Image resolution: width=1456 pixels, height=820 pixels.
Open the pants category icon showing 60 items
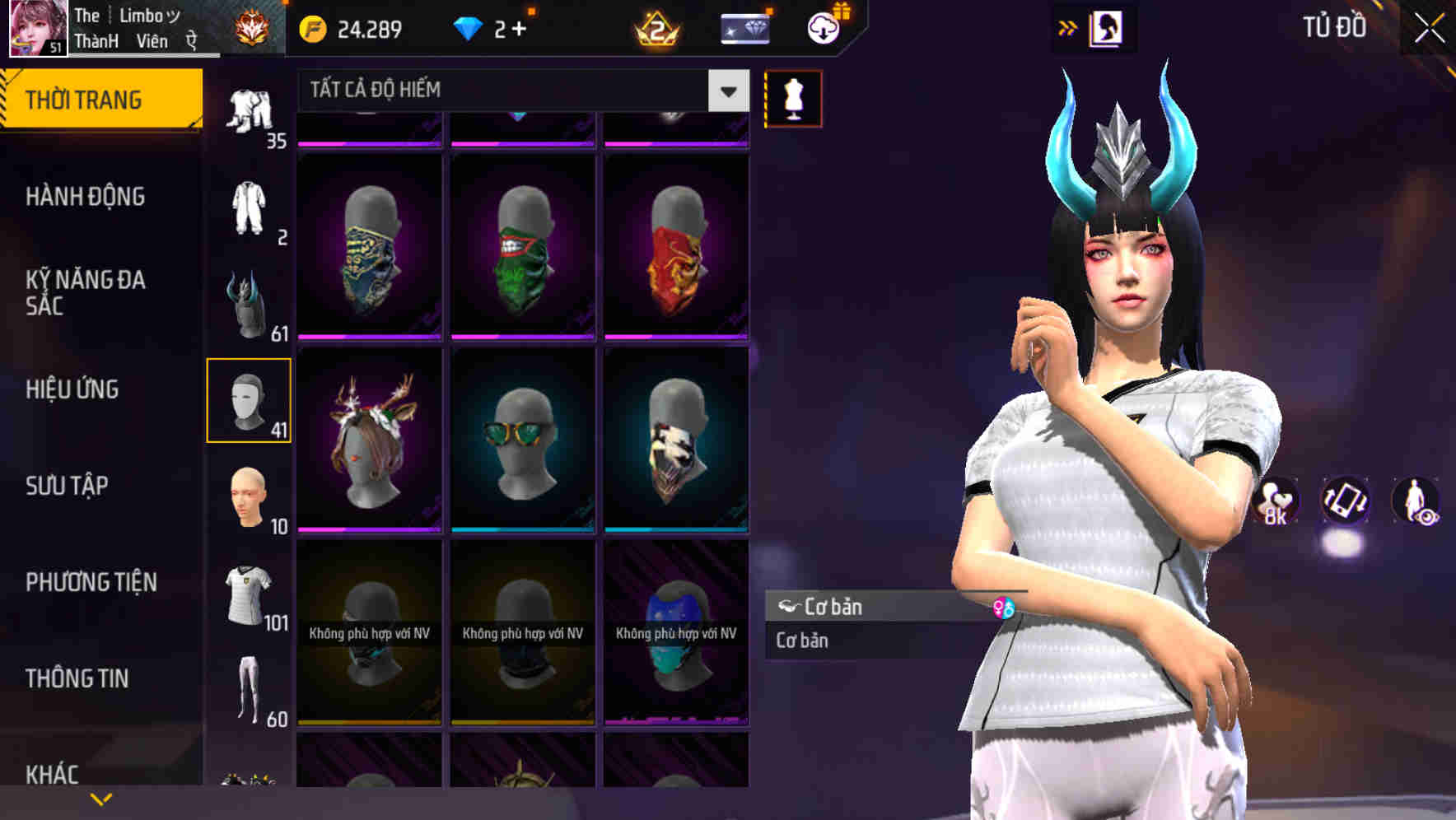point(249,692)
